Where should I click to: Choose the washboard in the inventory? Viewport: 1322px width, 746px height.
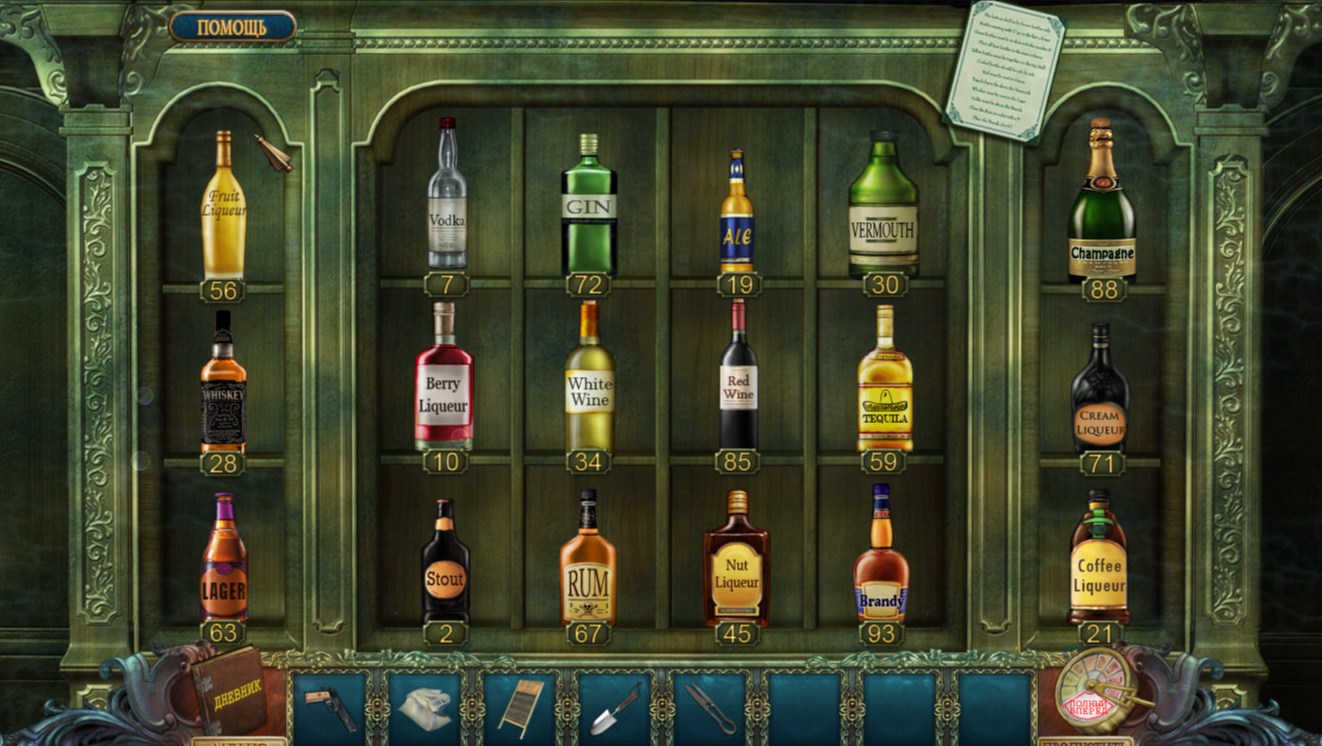(521, 706)
